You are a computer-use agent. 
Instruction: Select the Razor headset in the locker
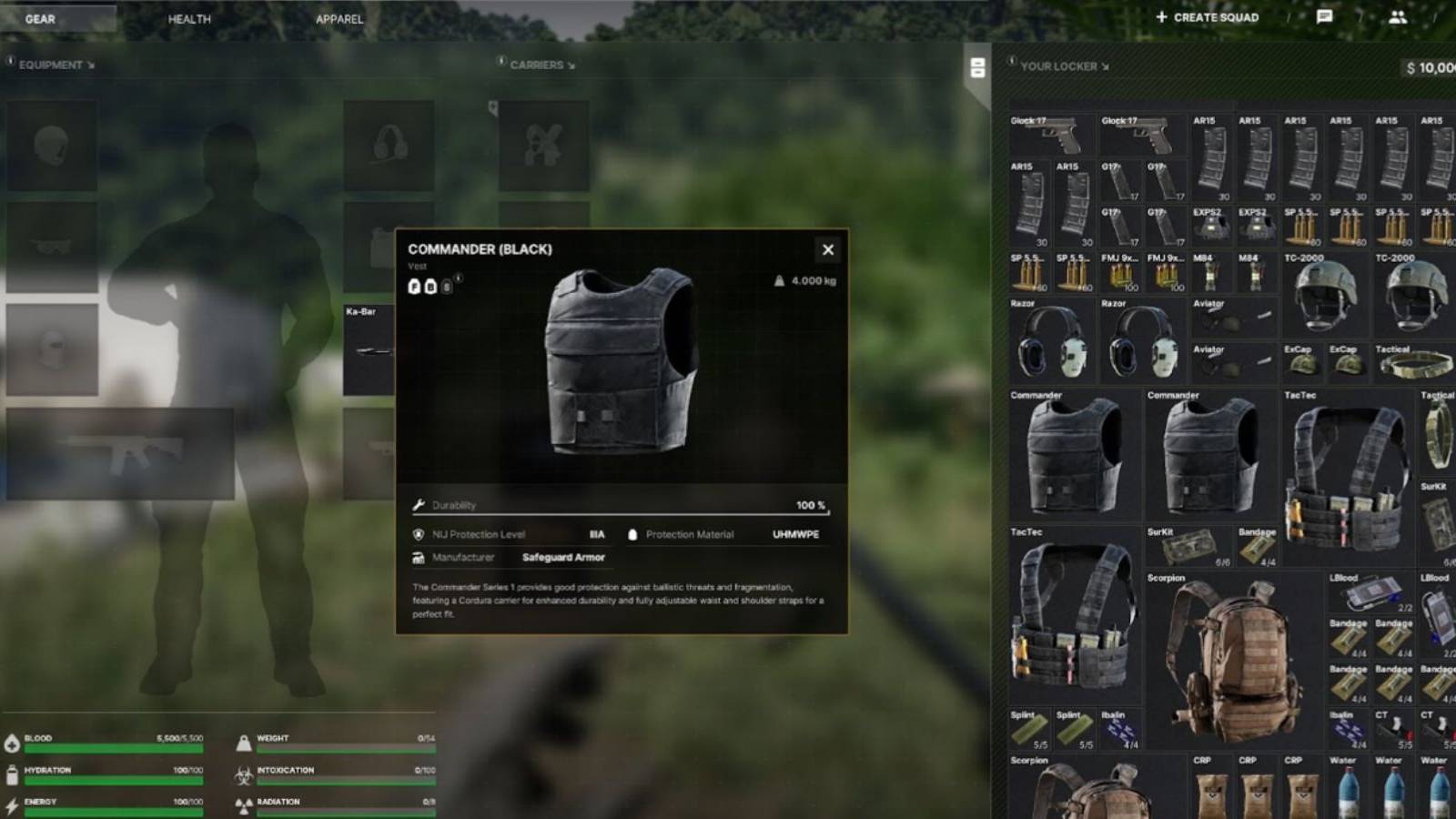point(1051,341)
